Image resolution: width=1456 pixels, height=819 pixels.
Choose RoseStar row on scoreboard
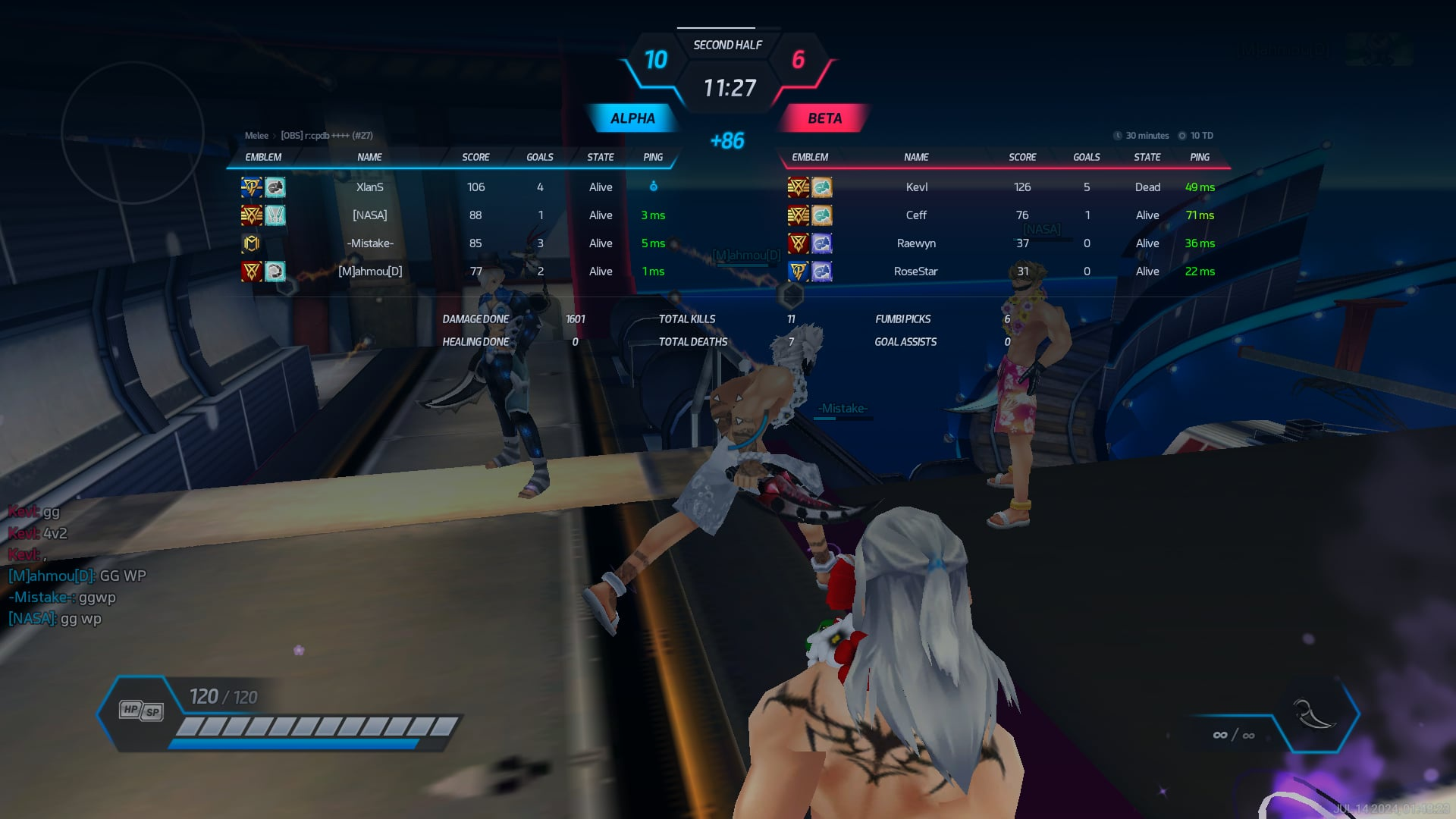[x=916, y=271]
